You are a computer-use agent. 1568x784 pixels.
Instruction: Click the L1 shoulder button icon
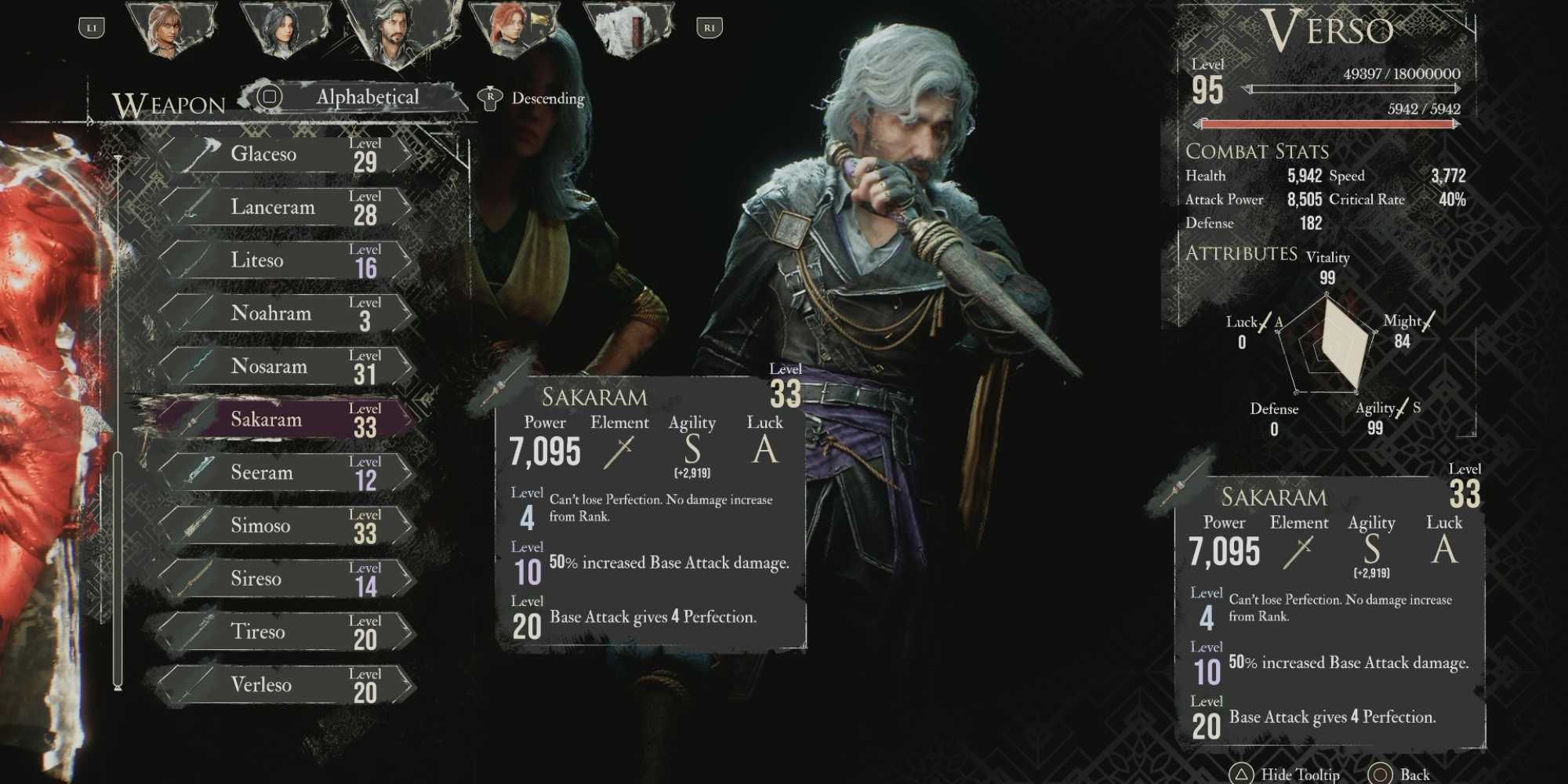point(93,25)
